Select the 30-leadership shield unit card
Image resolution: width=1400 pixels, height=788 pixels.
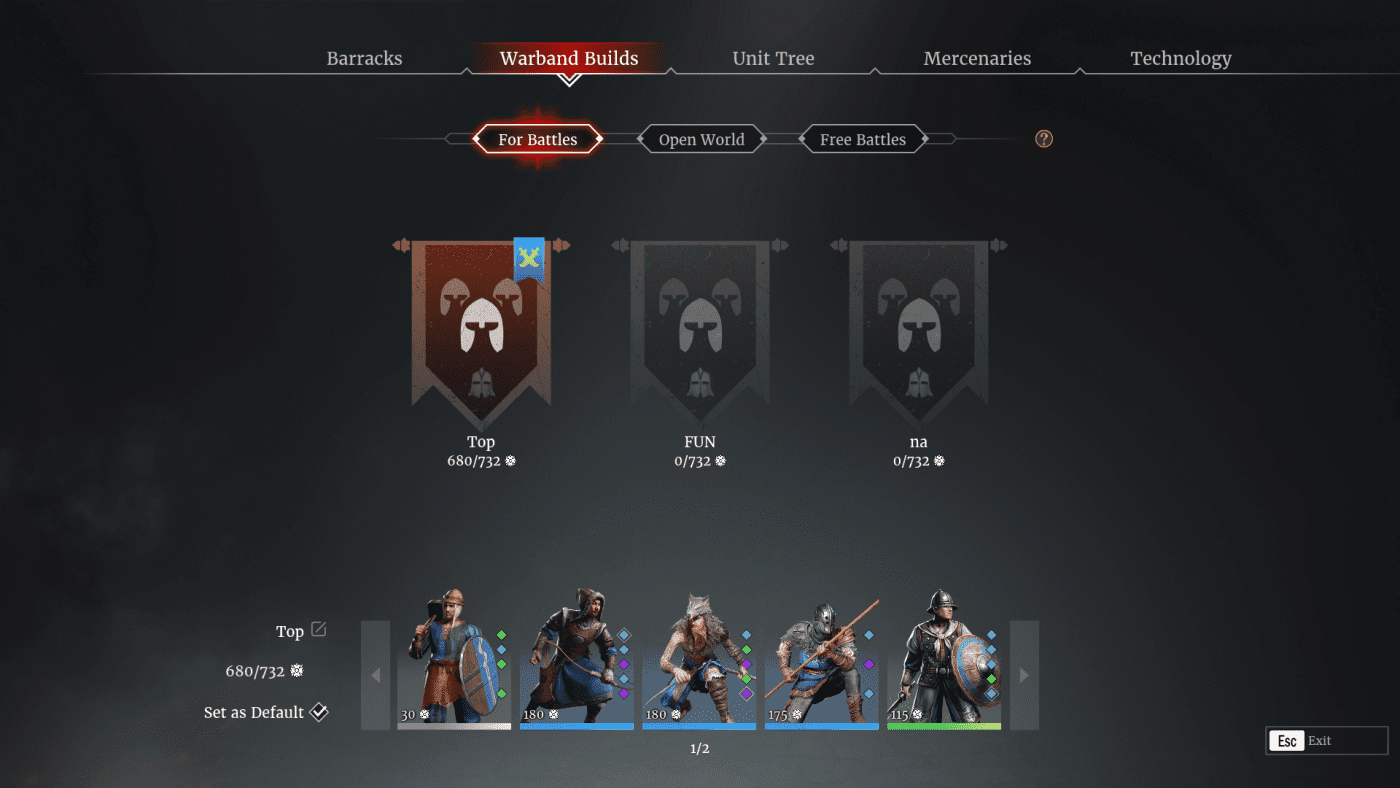tap(455, 660)
